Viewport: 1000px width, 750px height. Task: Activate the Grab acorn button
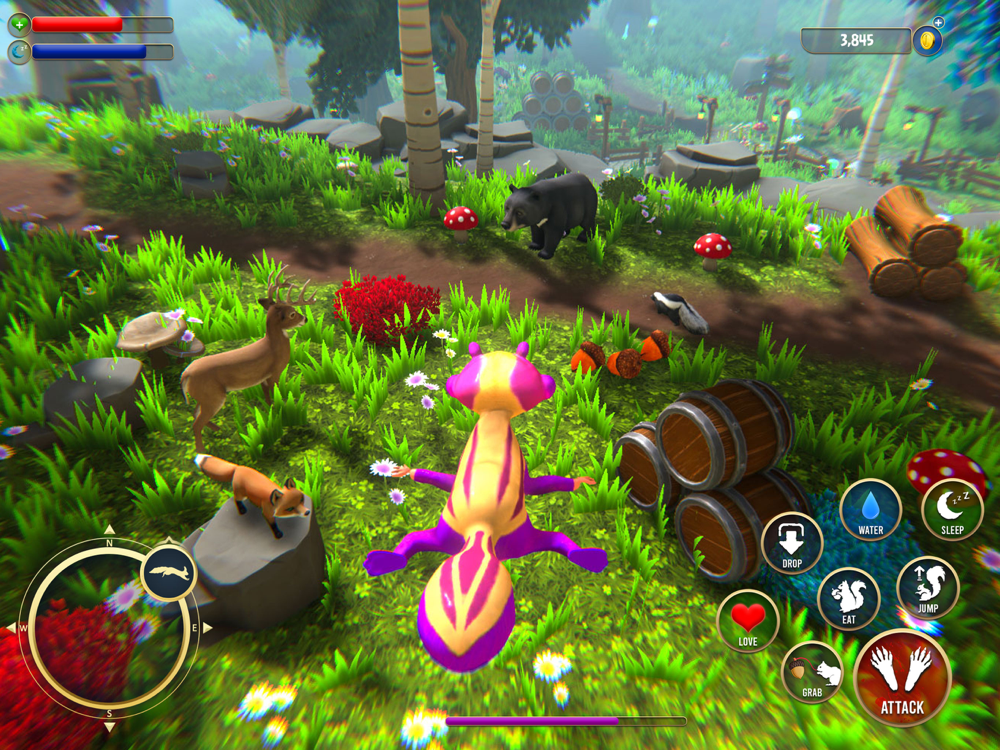click(x=812, y=673)
